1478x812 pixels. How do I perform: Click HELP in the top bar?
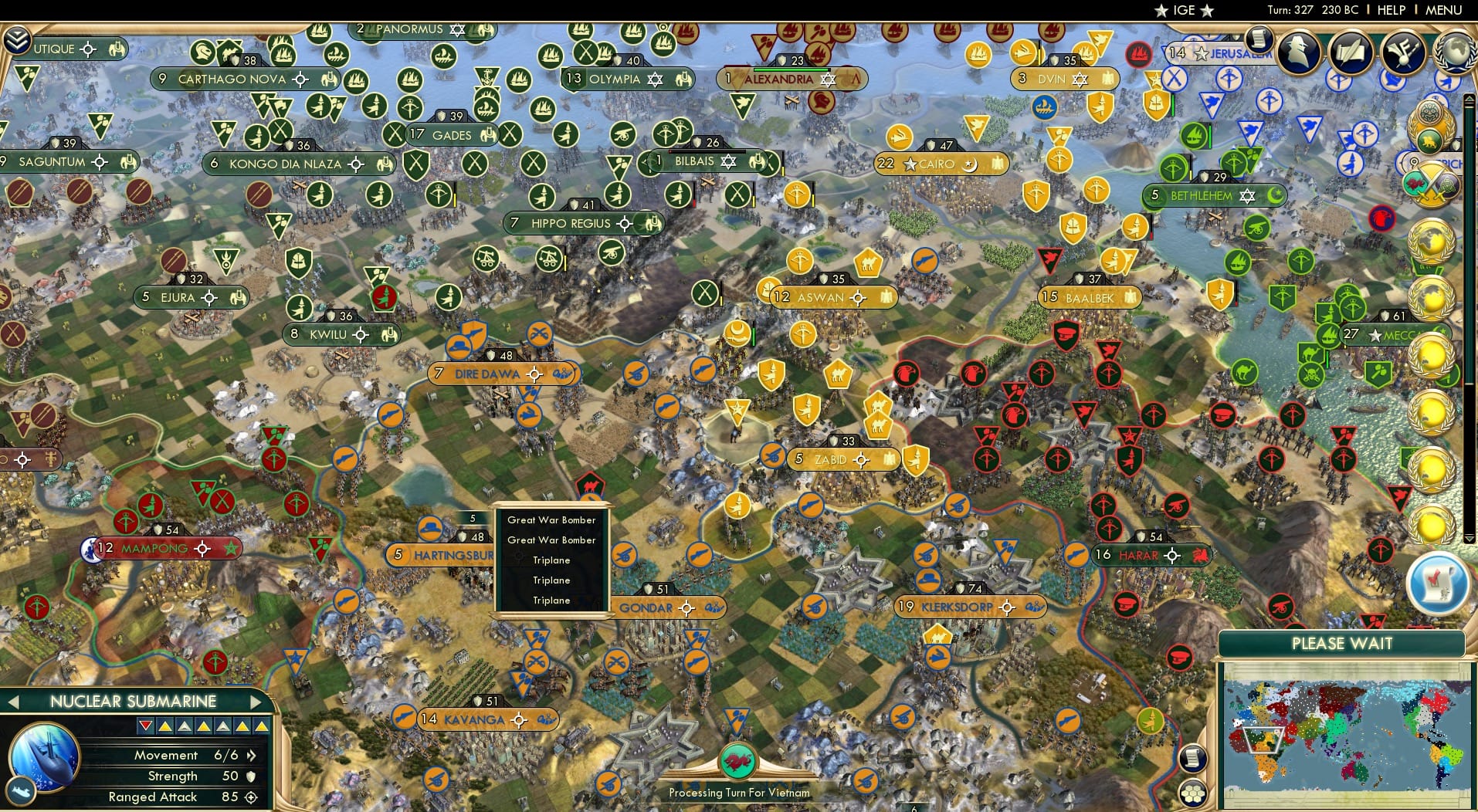(x=1390, y=10)
